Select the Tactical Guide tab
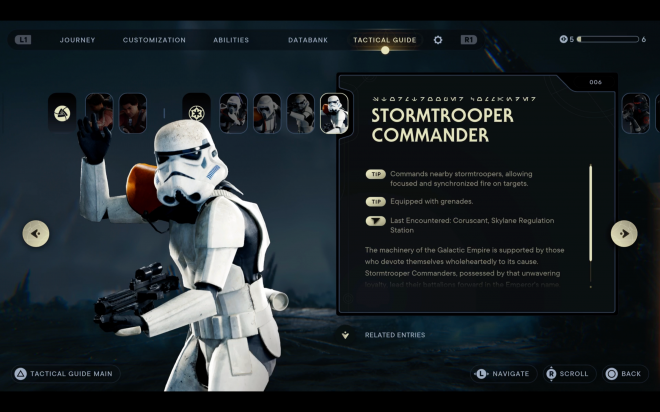The width and height of the screenshot is (660, 412). pos(384,40)
